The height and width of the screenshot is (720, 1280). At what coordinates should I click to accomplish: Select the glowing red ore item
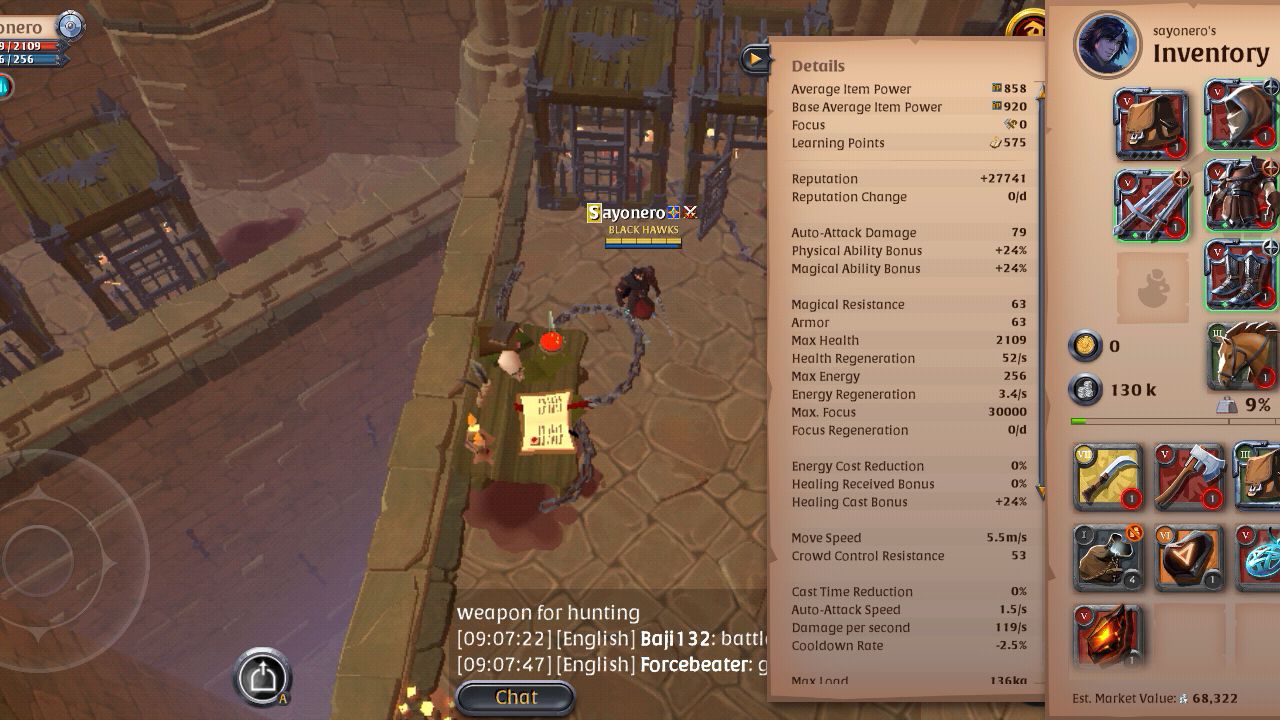pos(1108,635)
